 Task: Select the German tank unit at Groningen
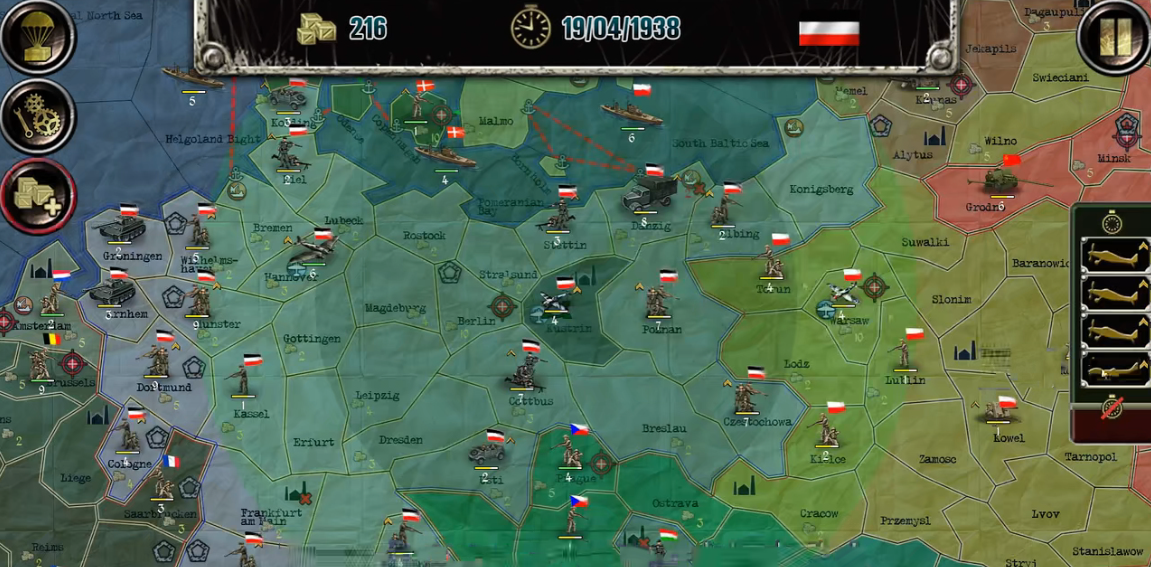(x=120, y=229)
